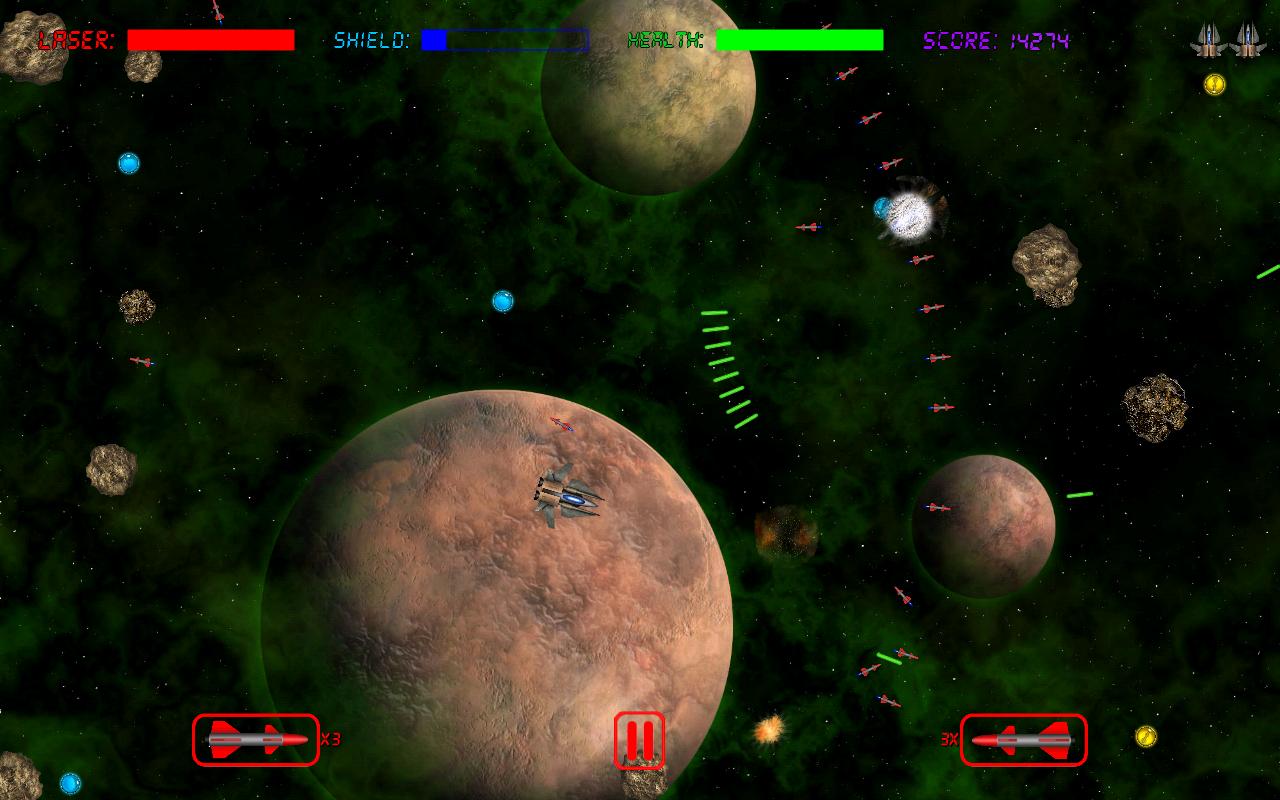This screenshot has width=1280, height=800.
Task: Launch the right missile button
Action: point(1023,740)
